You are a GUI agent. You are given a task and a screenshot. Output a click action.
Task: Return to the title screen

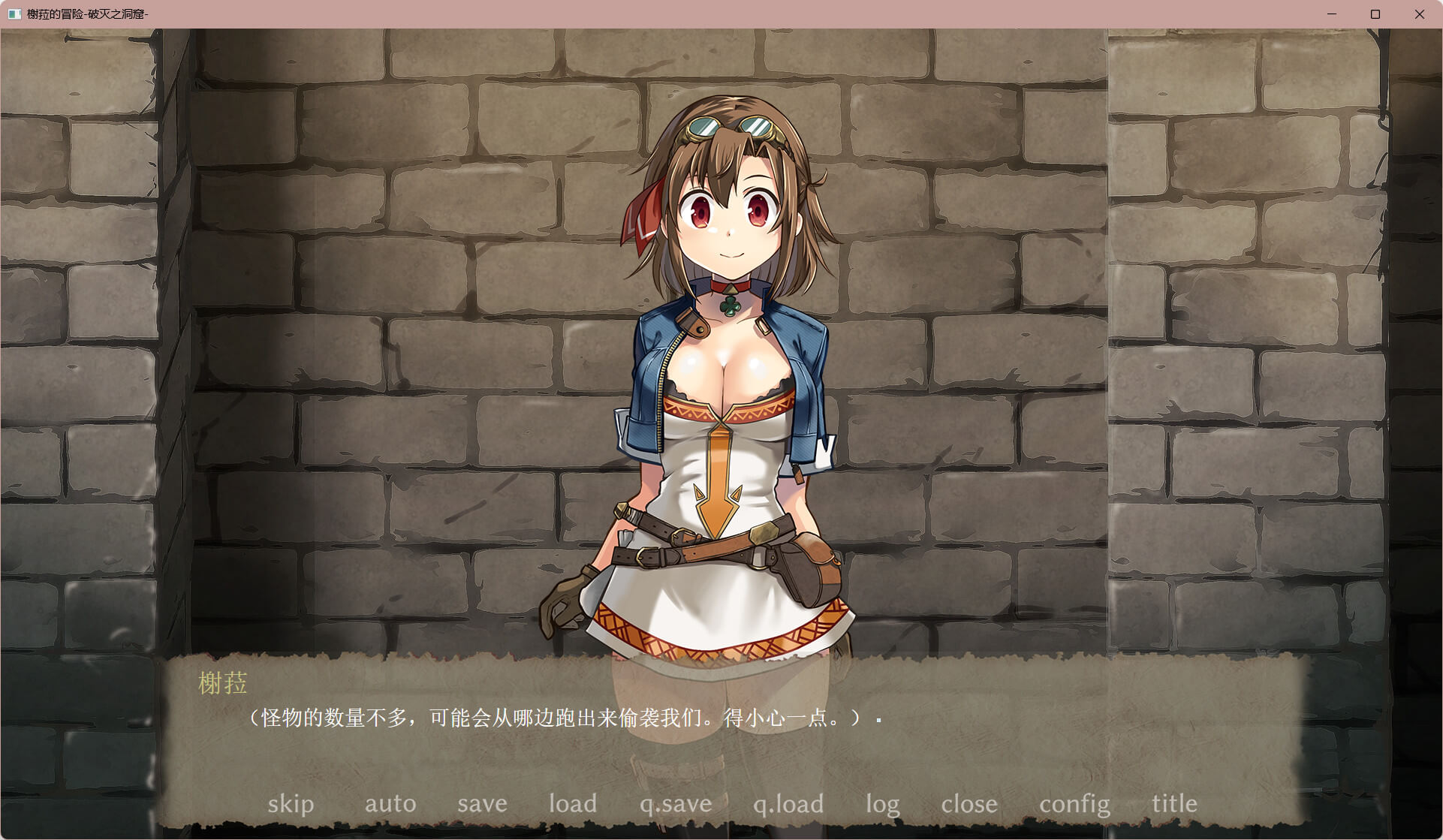[1174, 804]
